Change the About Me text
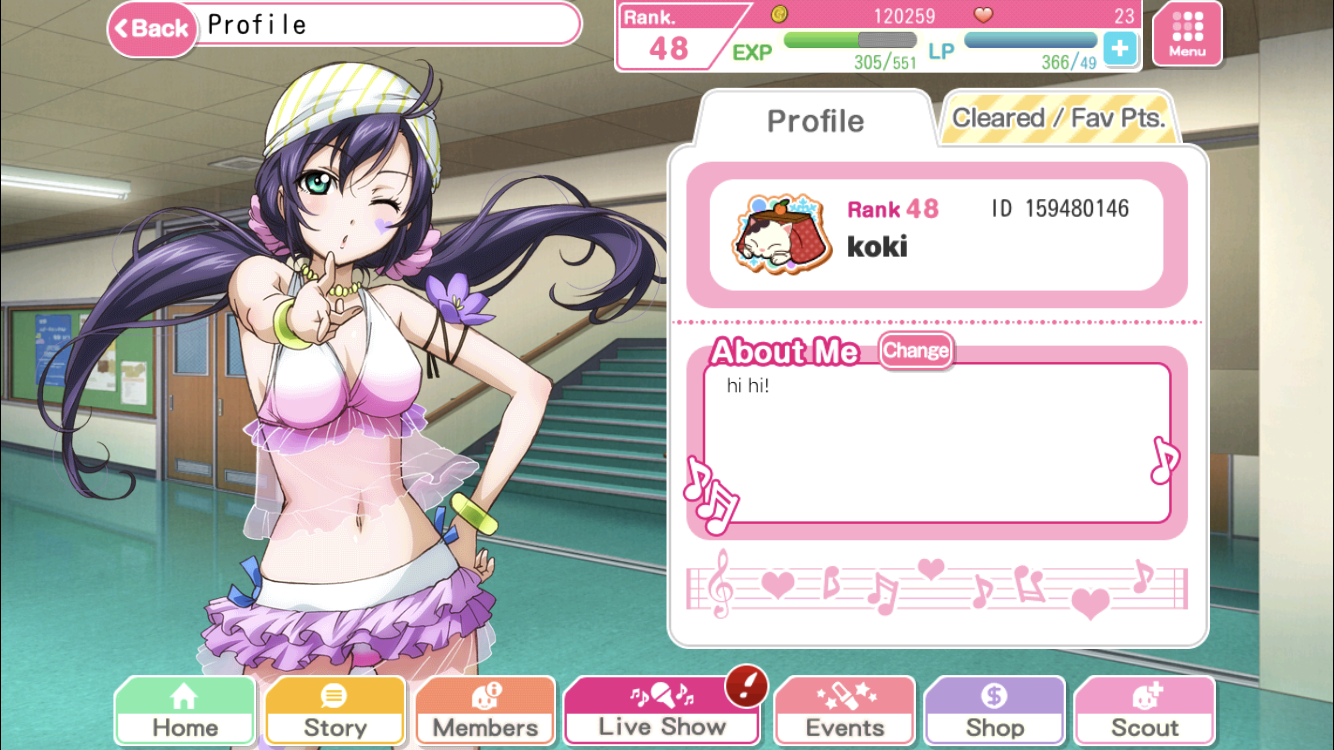Viewport: 1334px width, 750px height. 915,351
